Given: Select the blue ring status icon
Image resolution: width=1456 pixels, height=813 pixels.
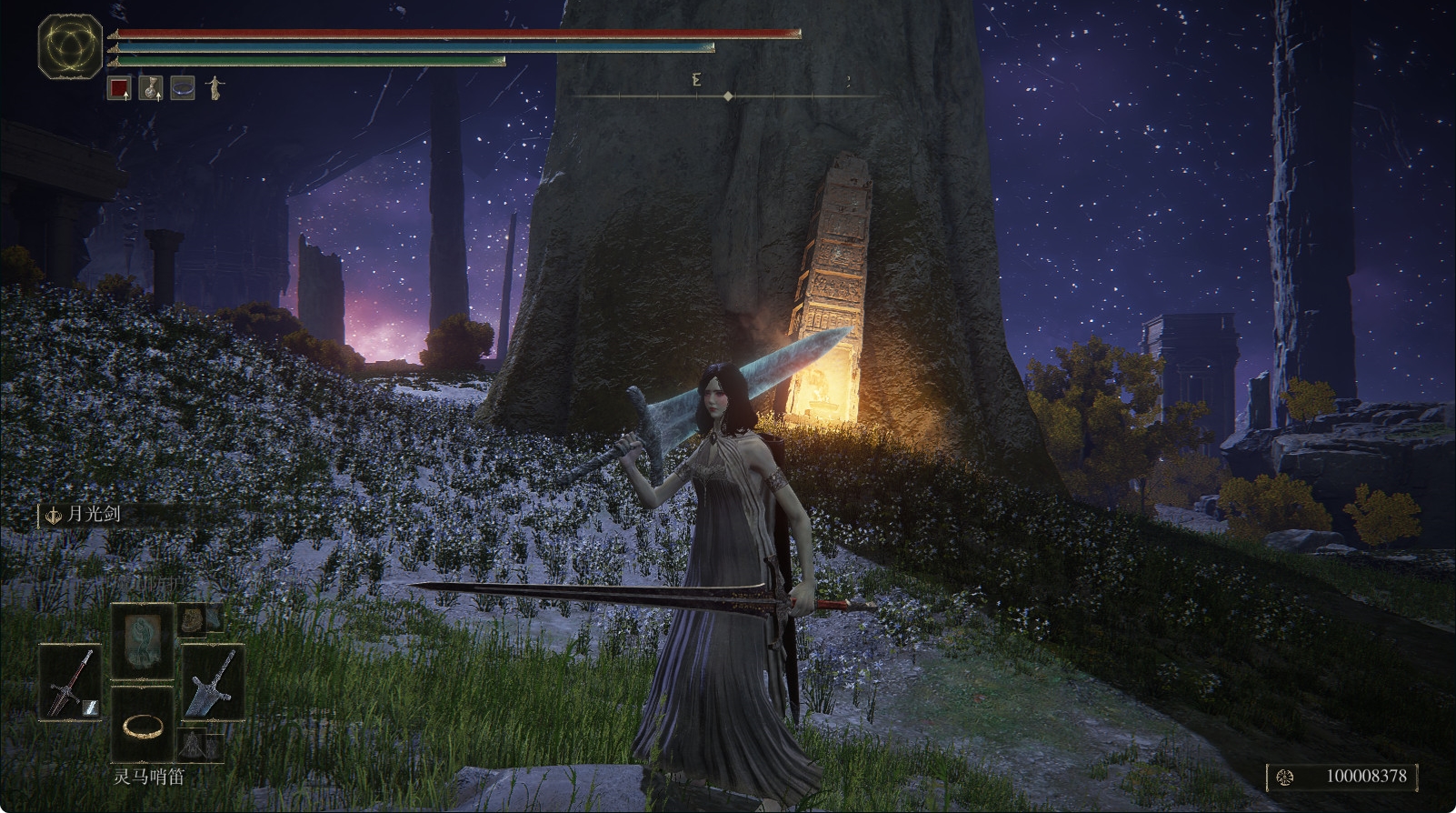Looking at the screenshot, I should coord(183,88).
